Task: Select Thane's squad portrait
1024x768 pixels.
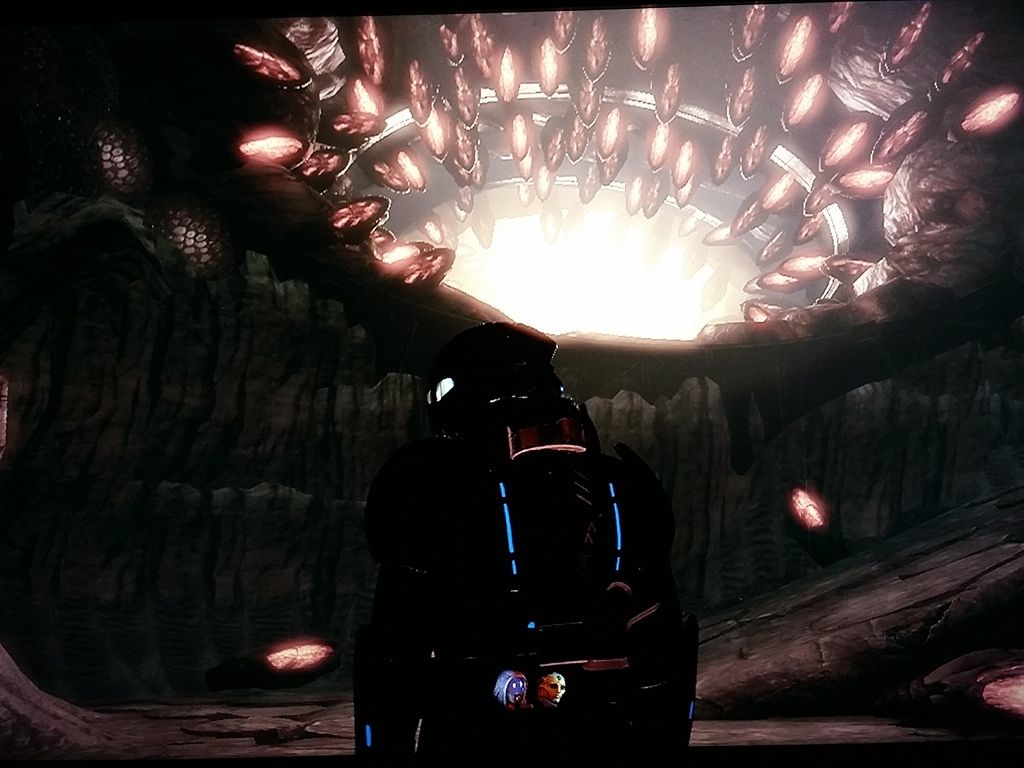Action: (550, 688)
